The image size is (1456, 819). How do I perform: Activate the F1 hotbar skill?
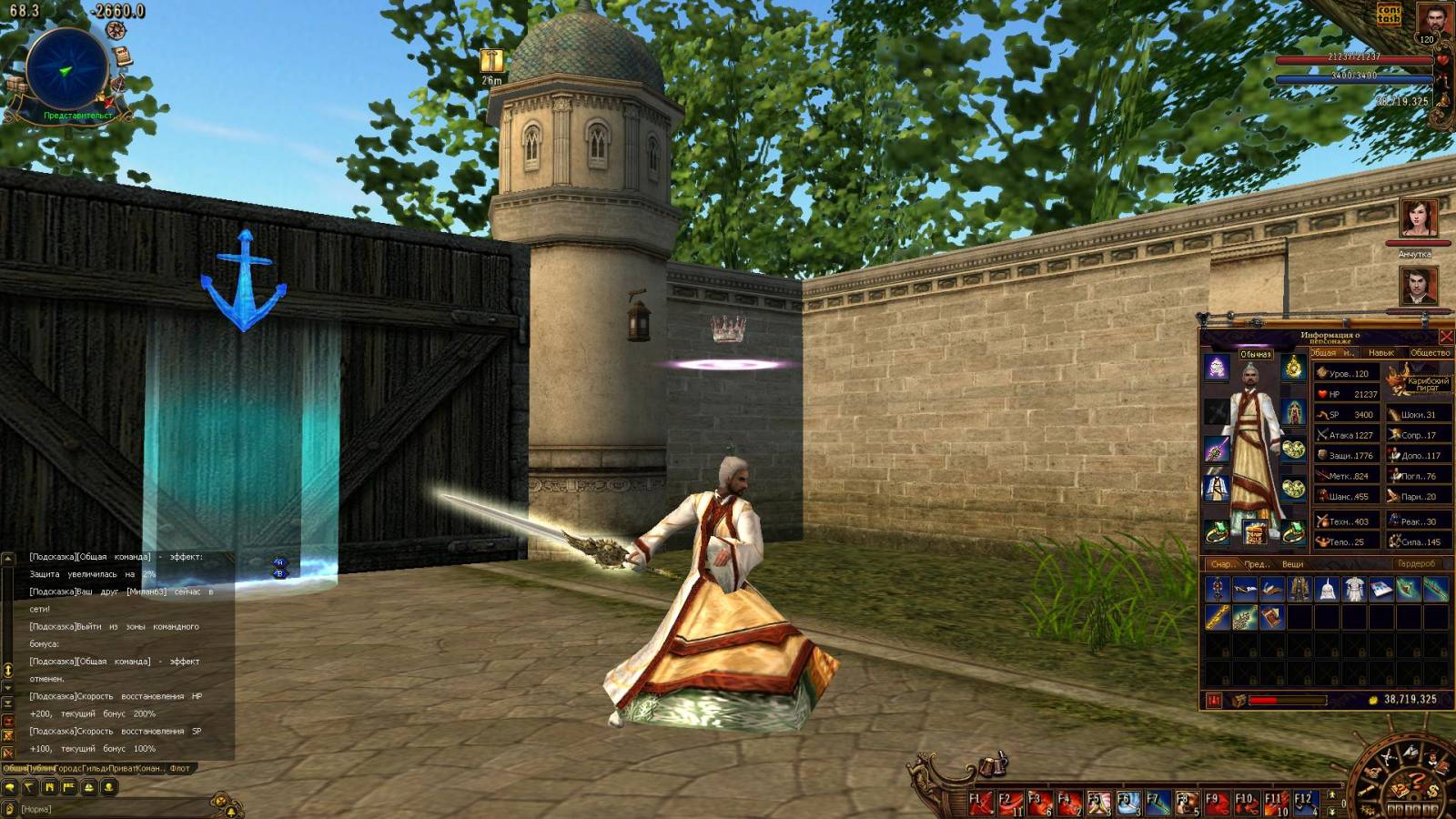click(x=981, y=803)
